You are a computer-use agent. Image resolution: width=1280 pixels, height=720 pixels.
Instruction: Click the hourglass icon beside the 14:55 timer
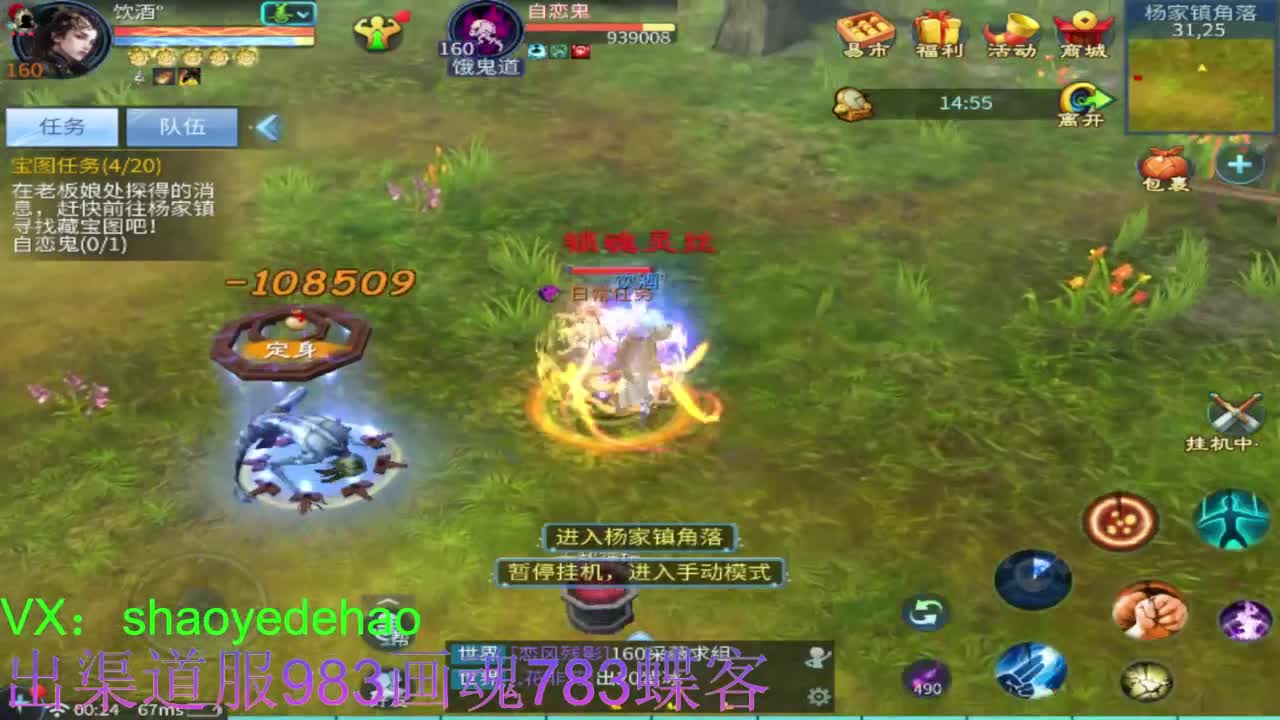852,101
